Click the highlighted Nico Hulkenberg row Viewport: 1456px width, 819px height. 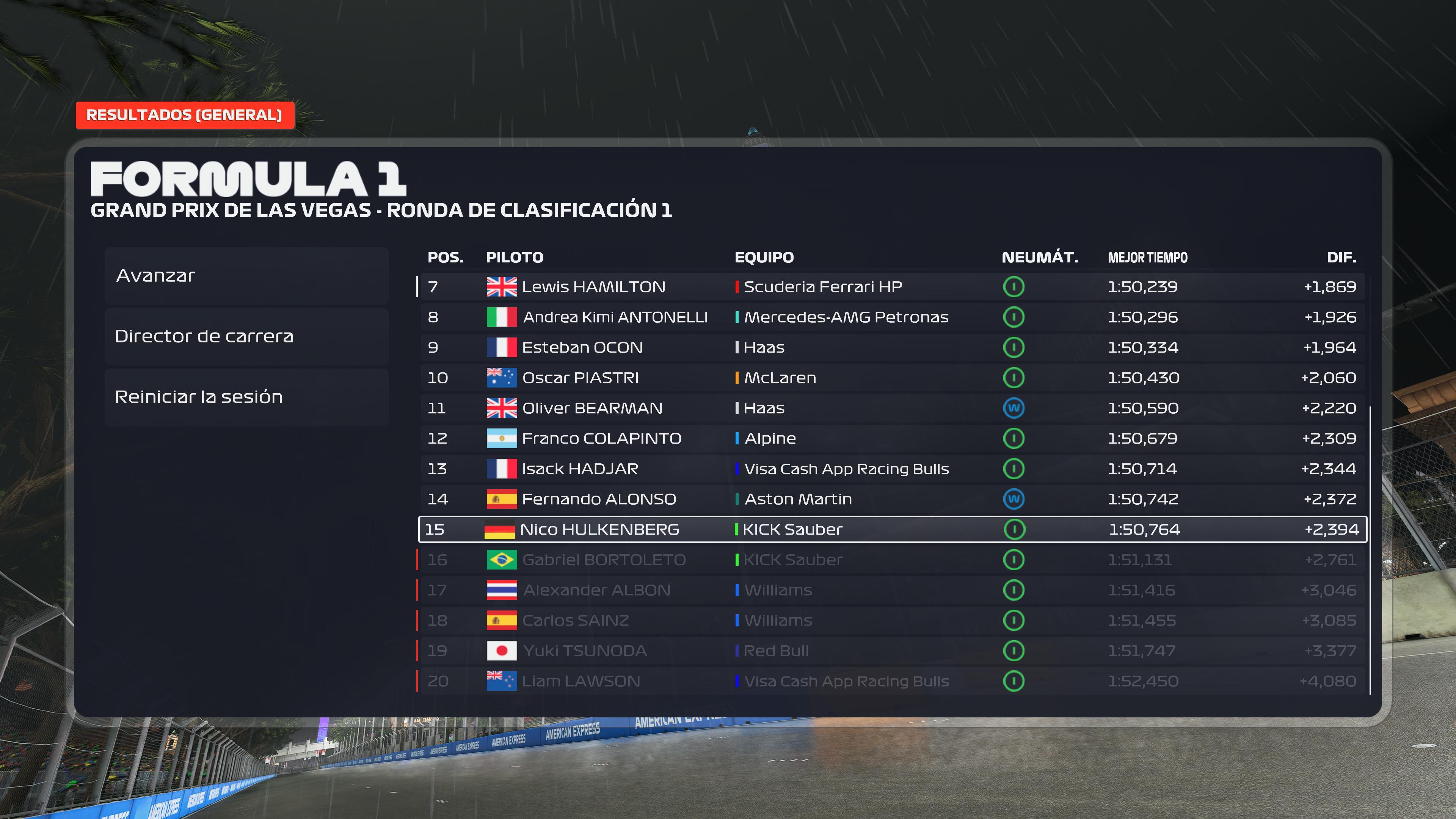pos(892,530)
